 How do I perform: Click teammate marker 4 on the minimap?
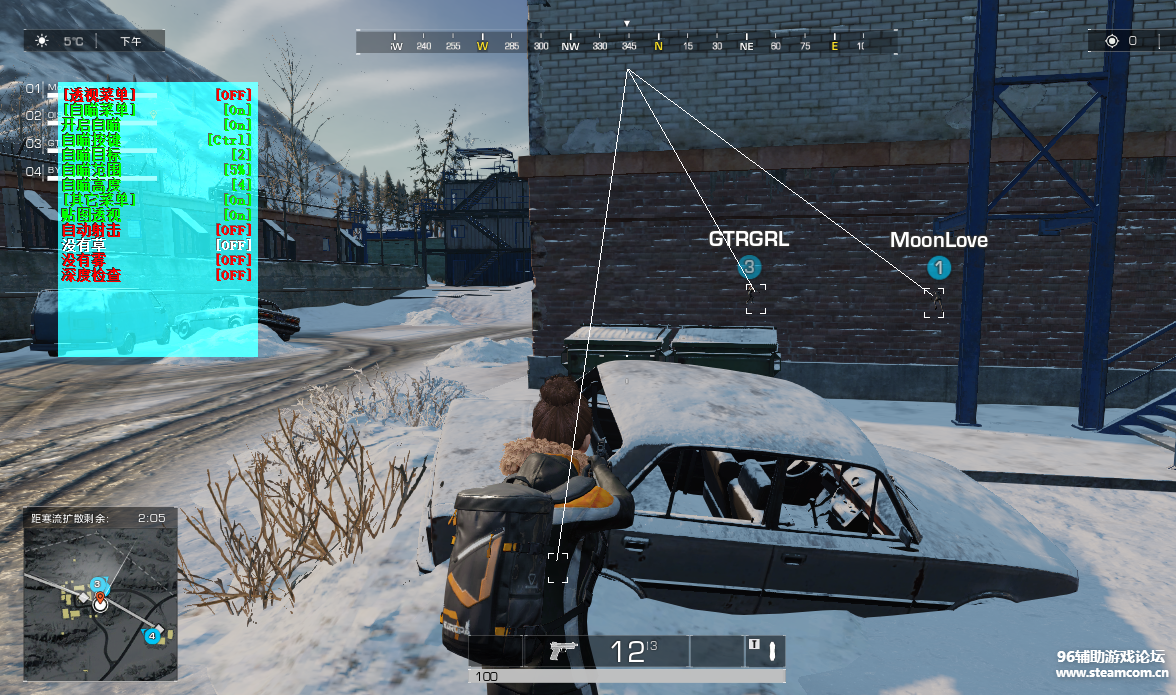(152, 635)
